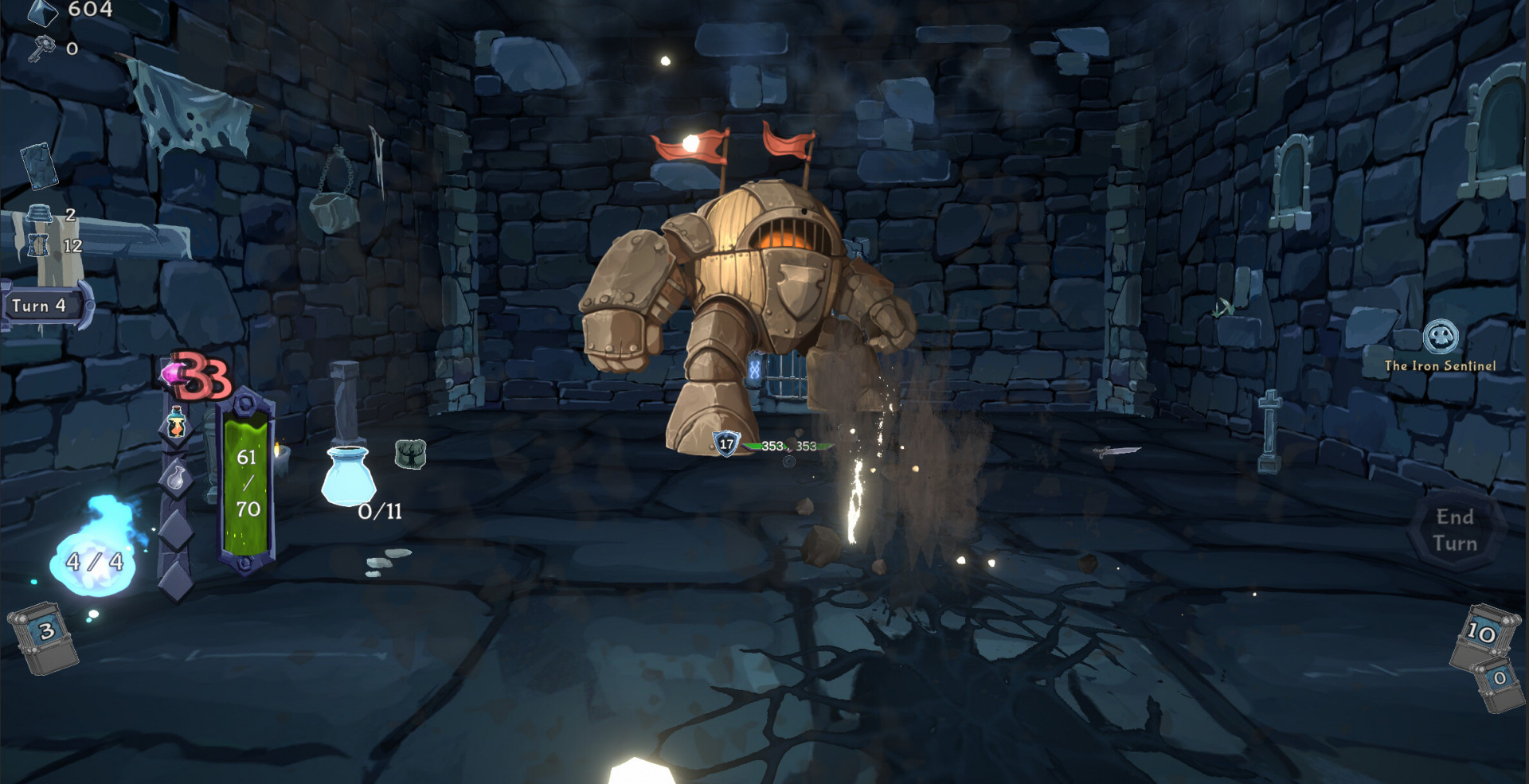Click the pink potion status icon
The image size is (1529, 784).
173,373
